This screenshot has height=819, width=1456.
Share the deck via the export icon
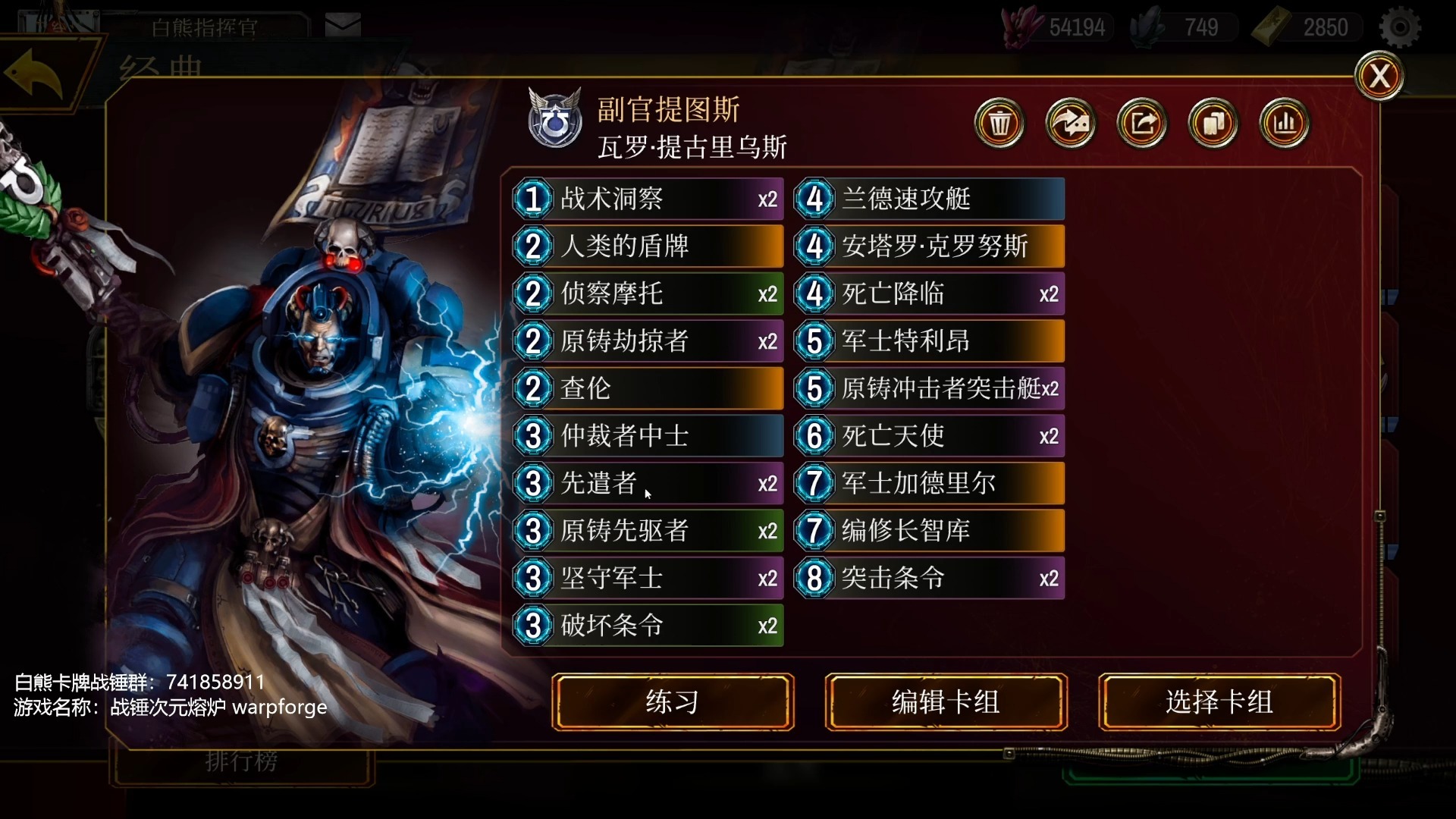pos(1141,123)
